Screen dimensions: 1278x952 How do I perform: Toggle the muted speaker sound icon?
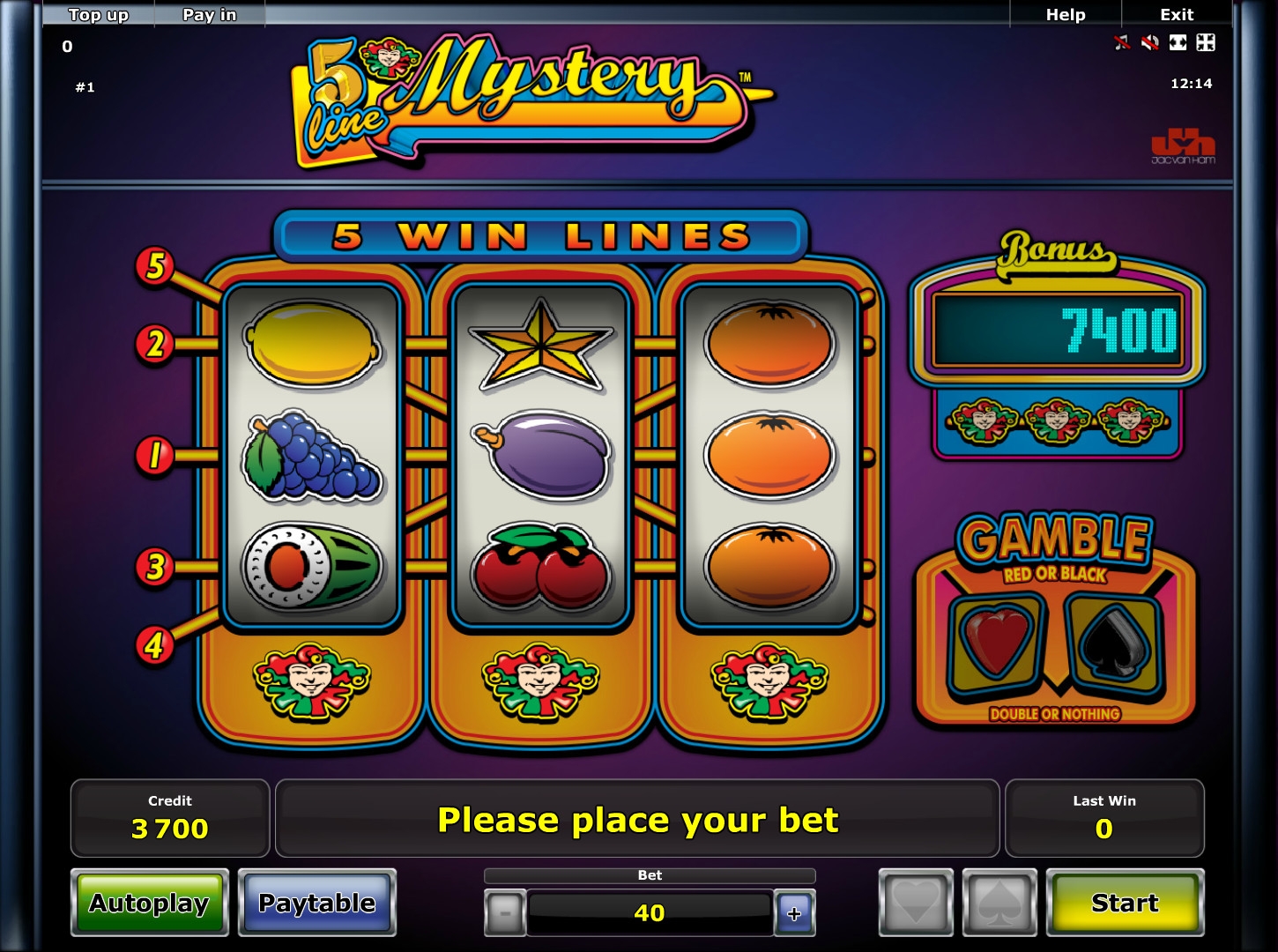(x=1149, y=42)
